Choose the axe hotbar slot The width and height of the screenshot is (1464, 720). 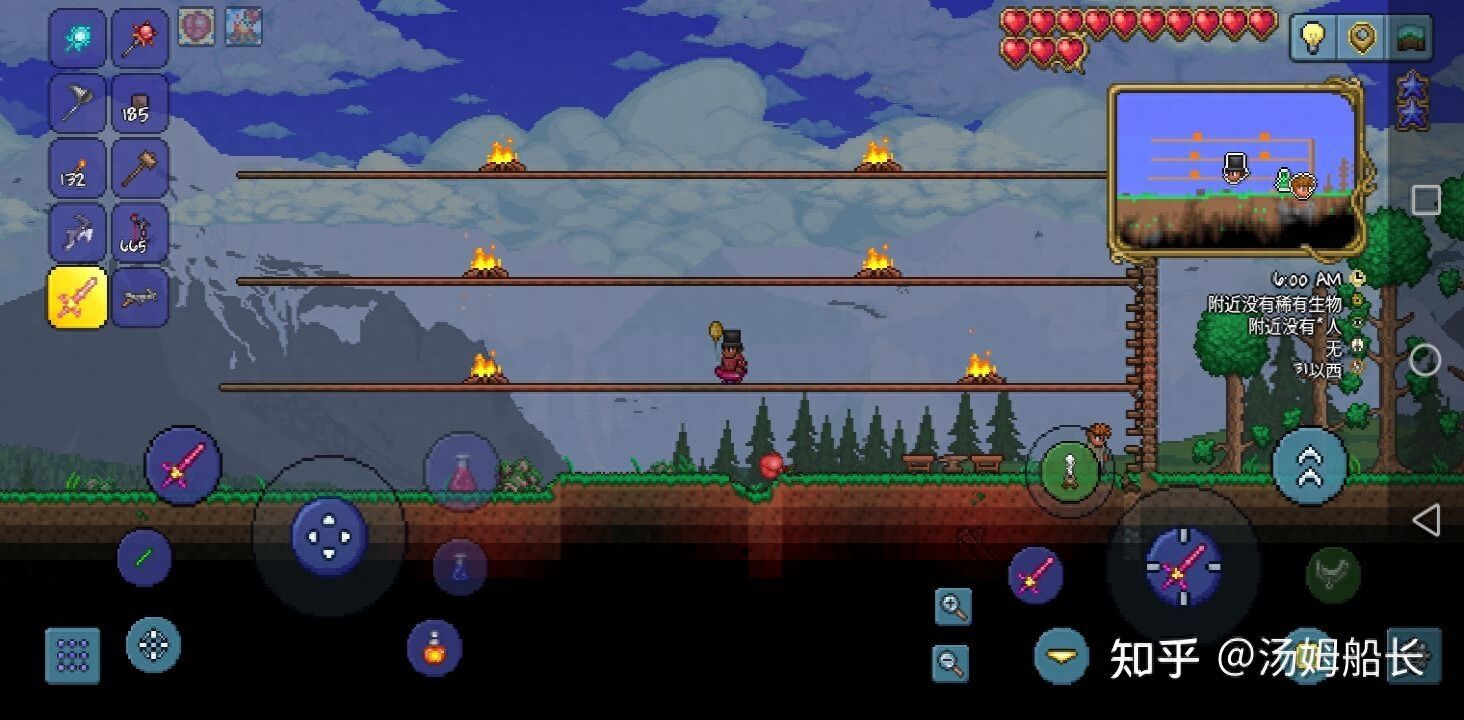77,104
